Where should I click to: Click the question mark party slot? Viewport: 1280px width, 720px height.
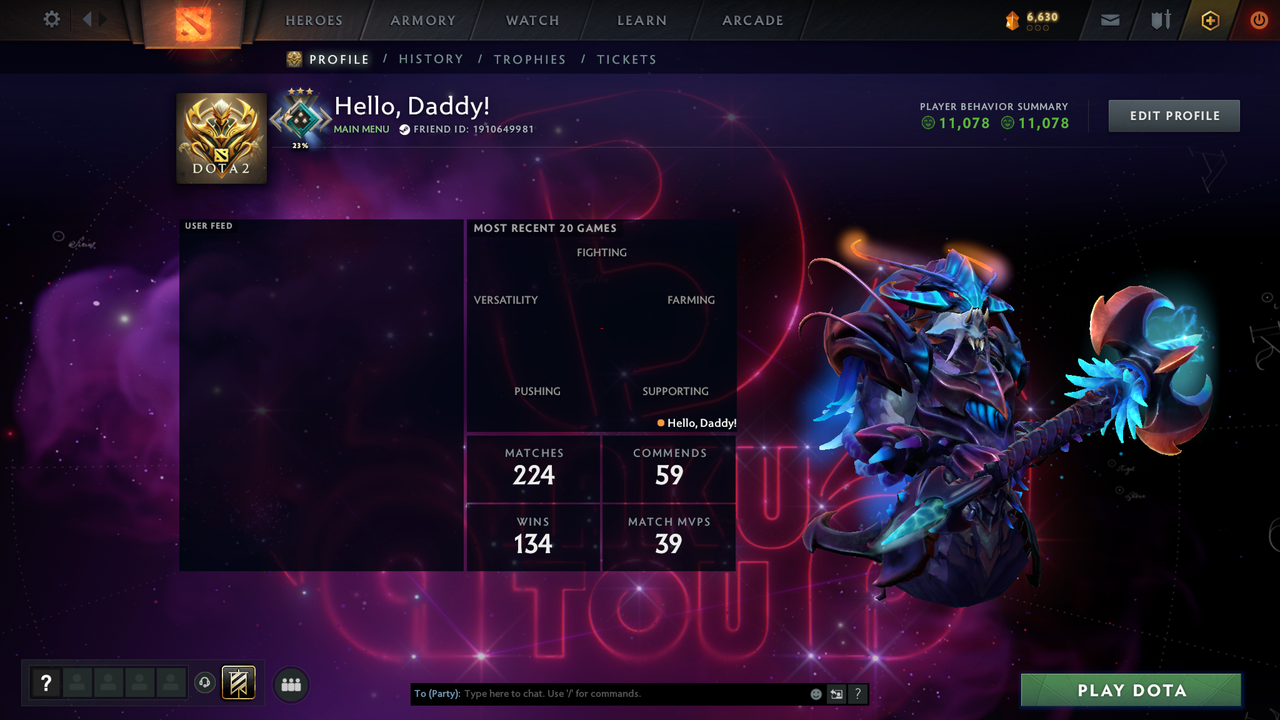pos(46,683)
